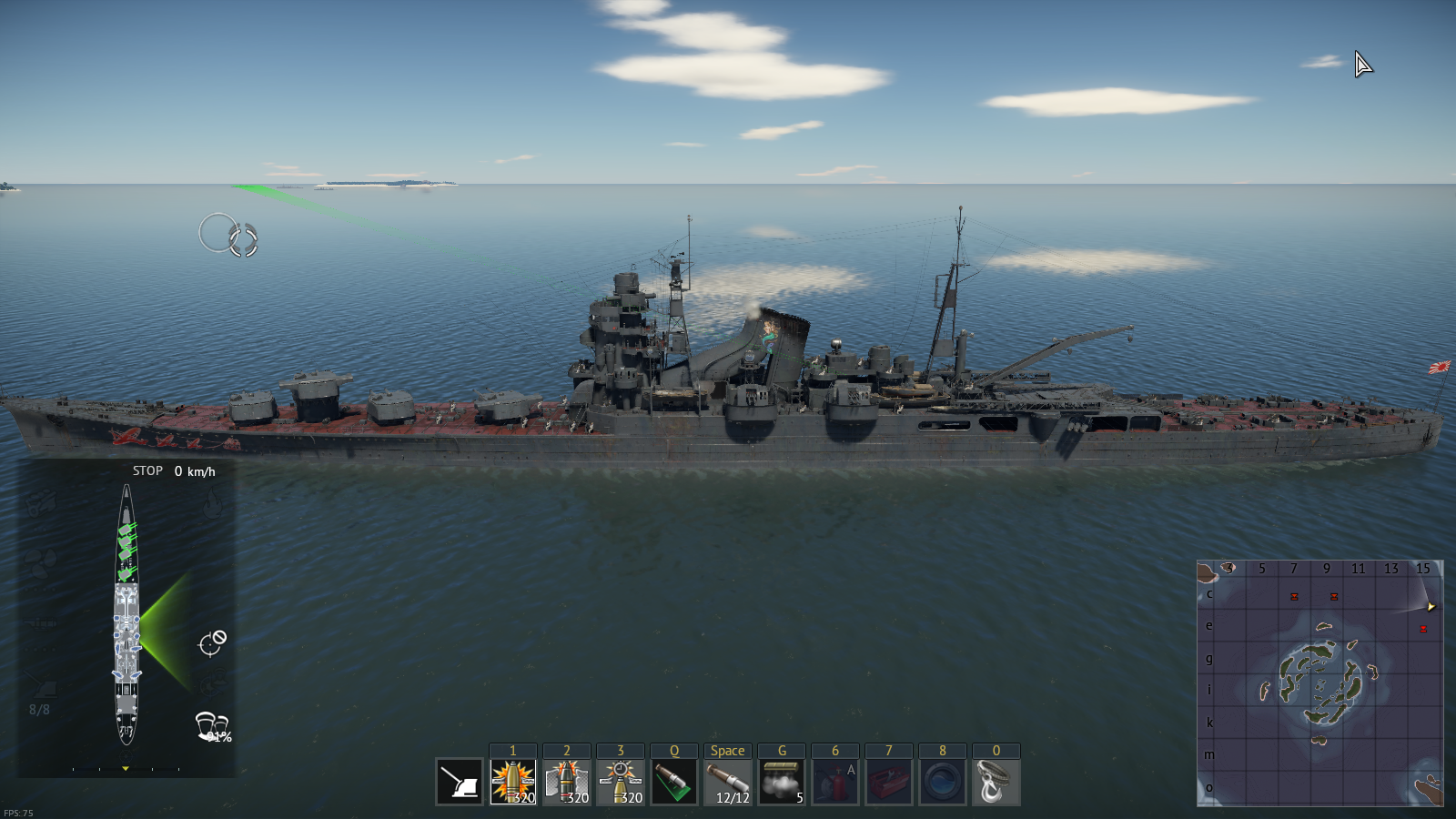Open the tactical minimap
The height and width of the screenshot is (819, 1456).
(x=1319, y=682)
